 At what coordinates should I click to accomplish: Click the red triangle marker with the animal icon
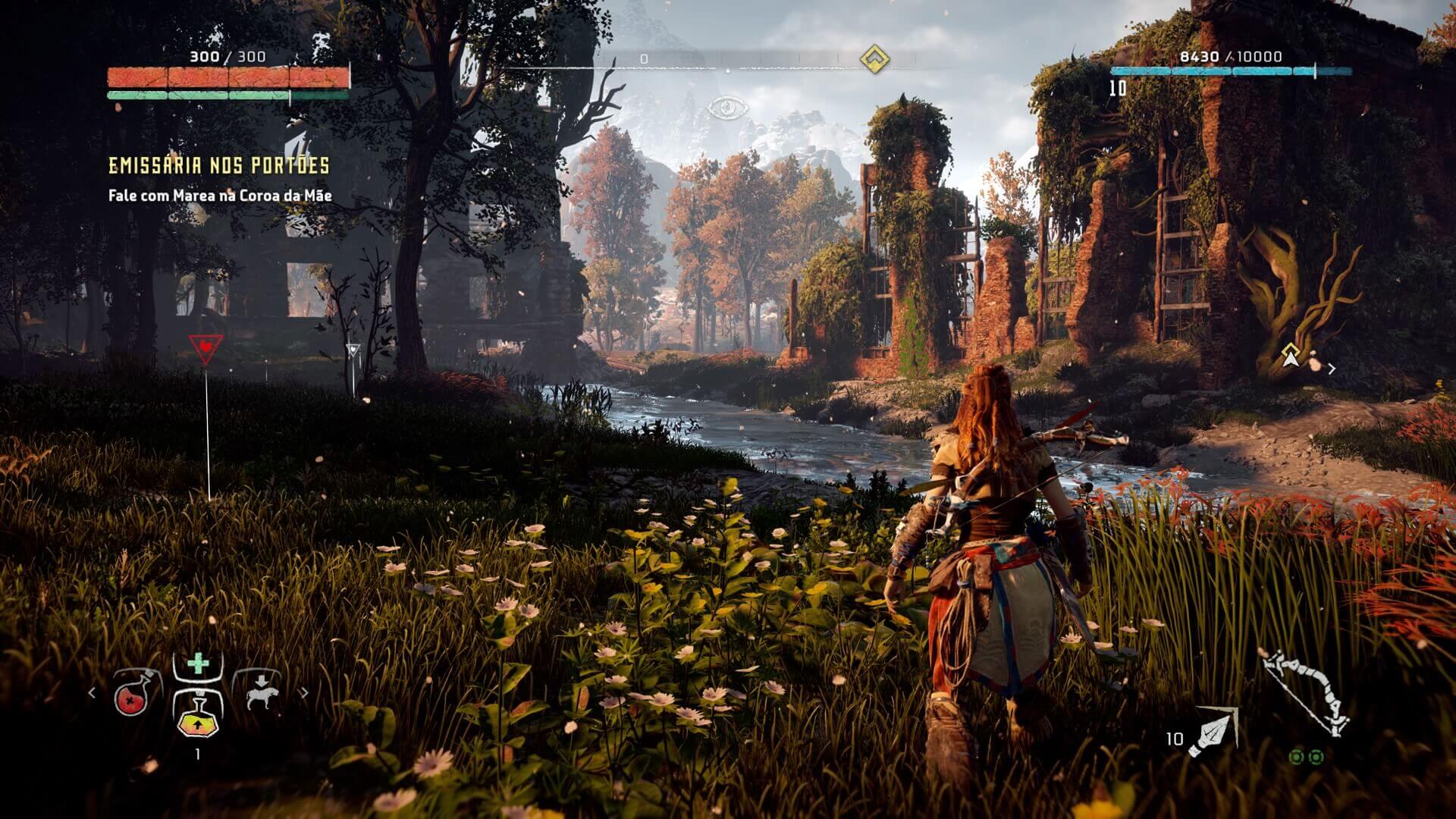coord(205,347)
